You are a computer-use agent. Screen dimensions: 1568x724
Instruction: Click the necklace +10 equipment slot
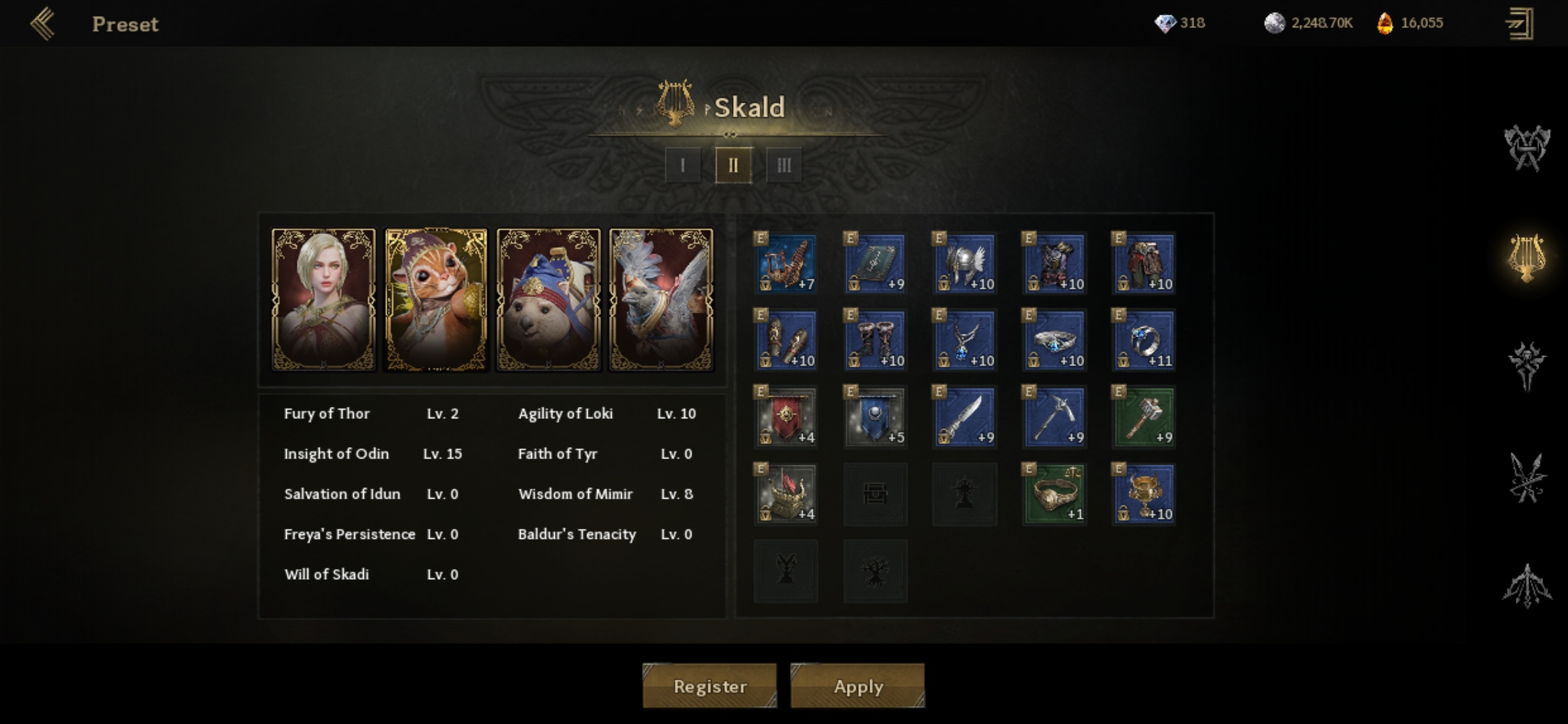pos(965,340)
